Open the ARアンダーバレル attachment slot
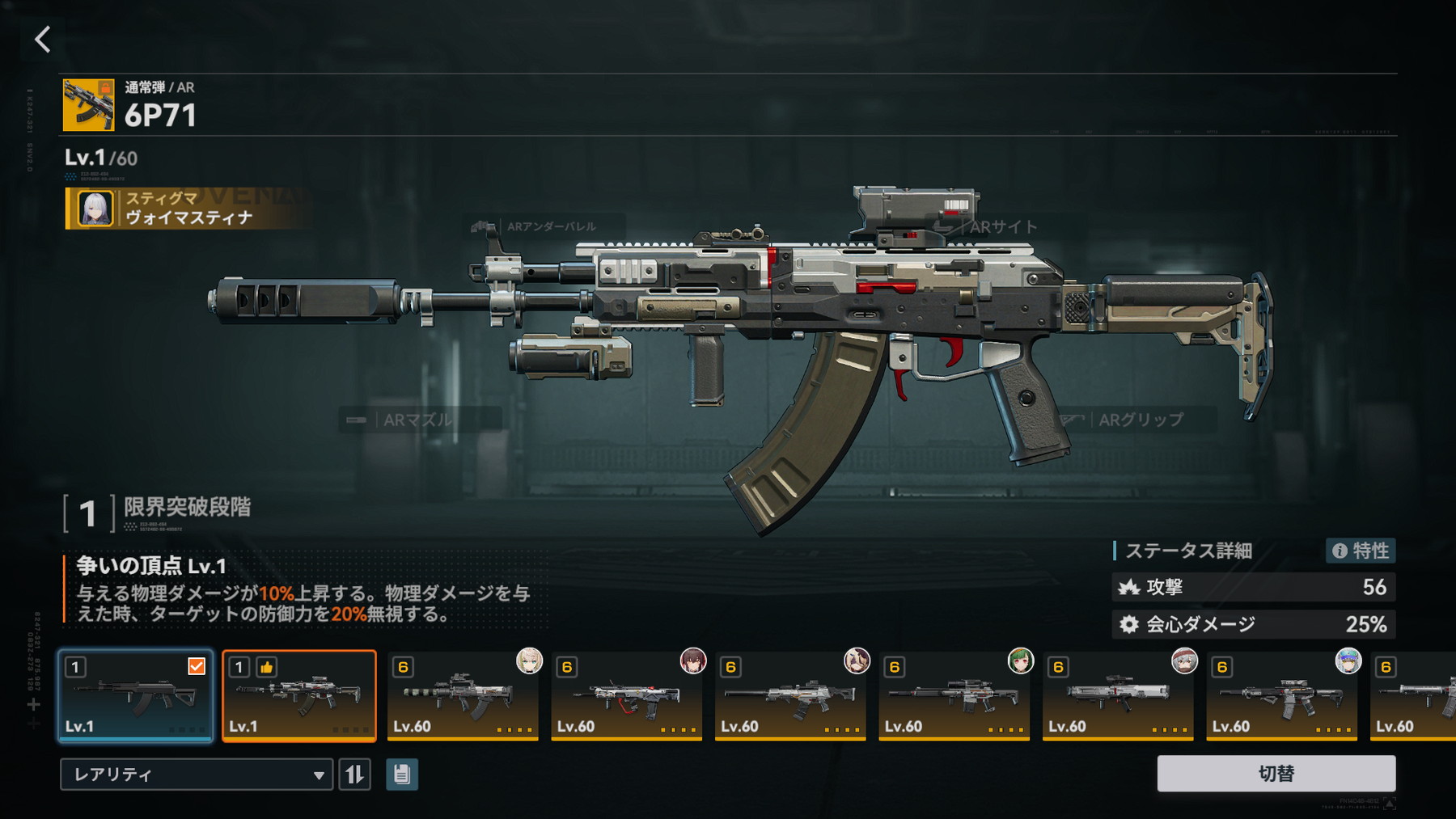The height and width of the screenshot is (819, 1456). click(x=542, y=226)
